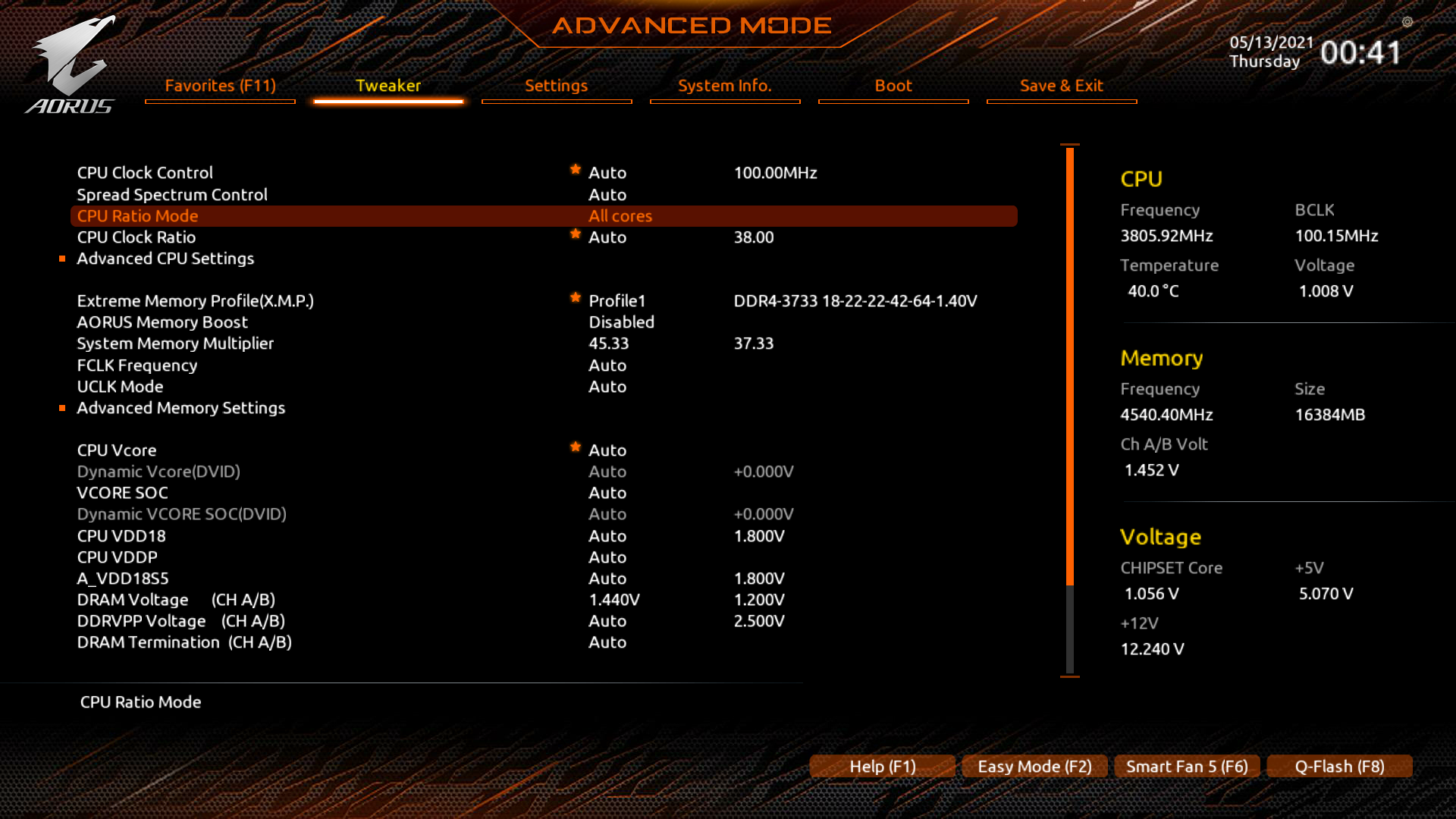Select the Save & Exit tab
The height and width of the screenshot is (819, 1456).
(1061, 86)
